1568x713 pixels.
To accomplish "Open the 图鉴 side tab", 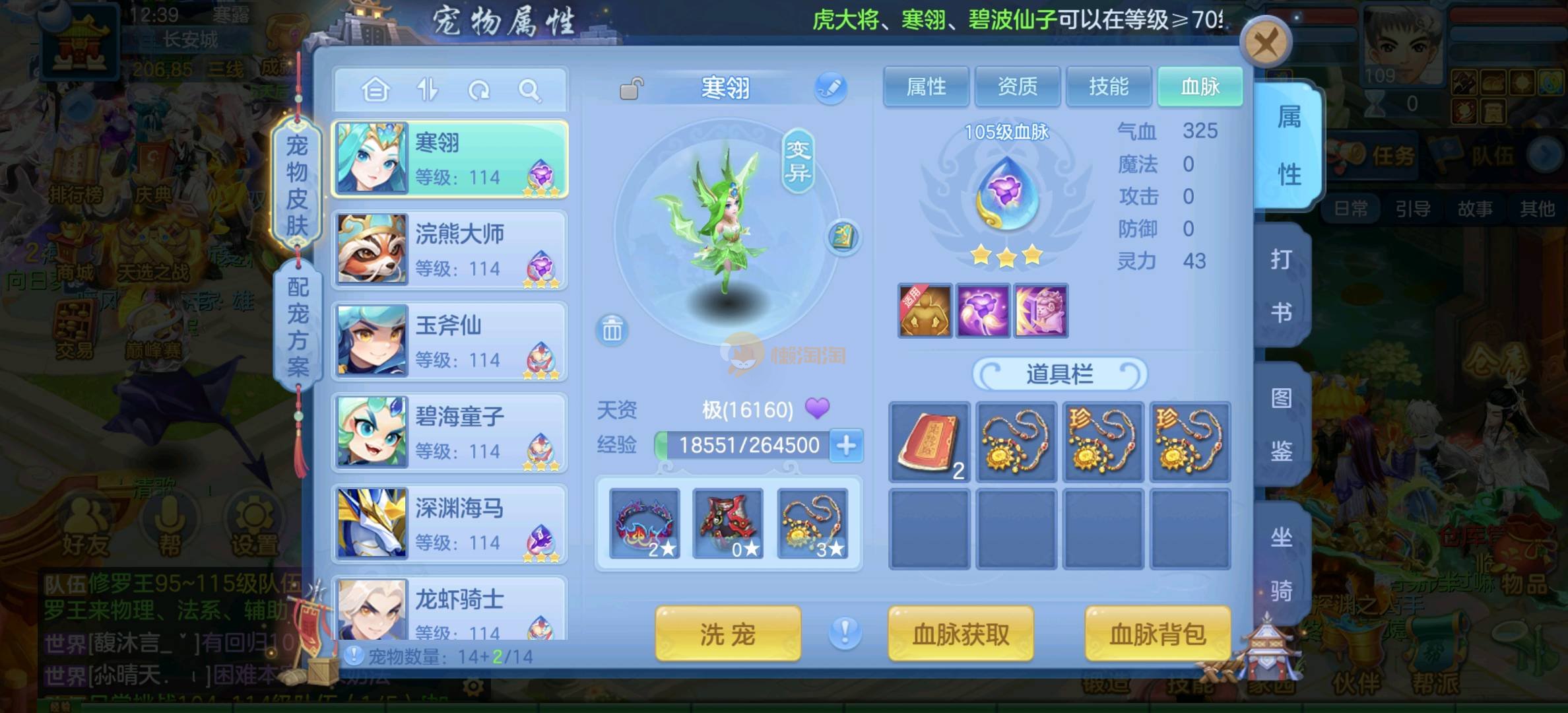I will point(1281,424).
